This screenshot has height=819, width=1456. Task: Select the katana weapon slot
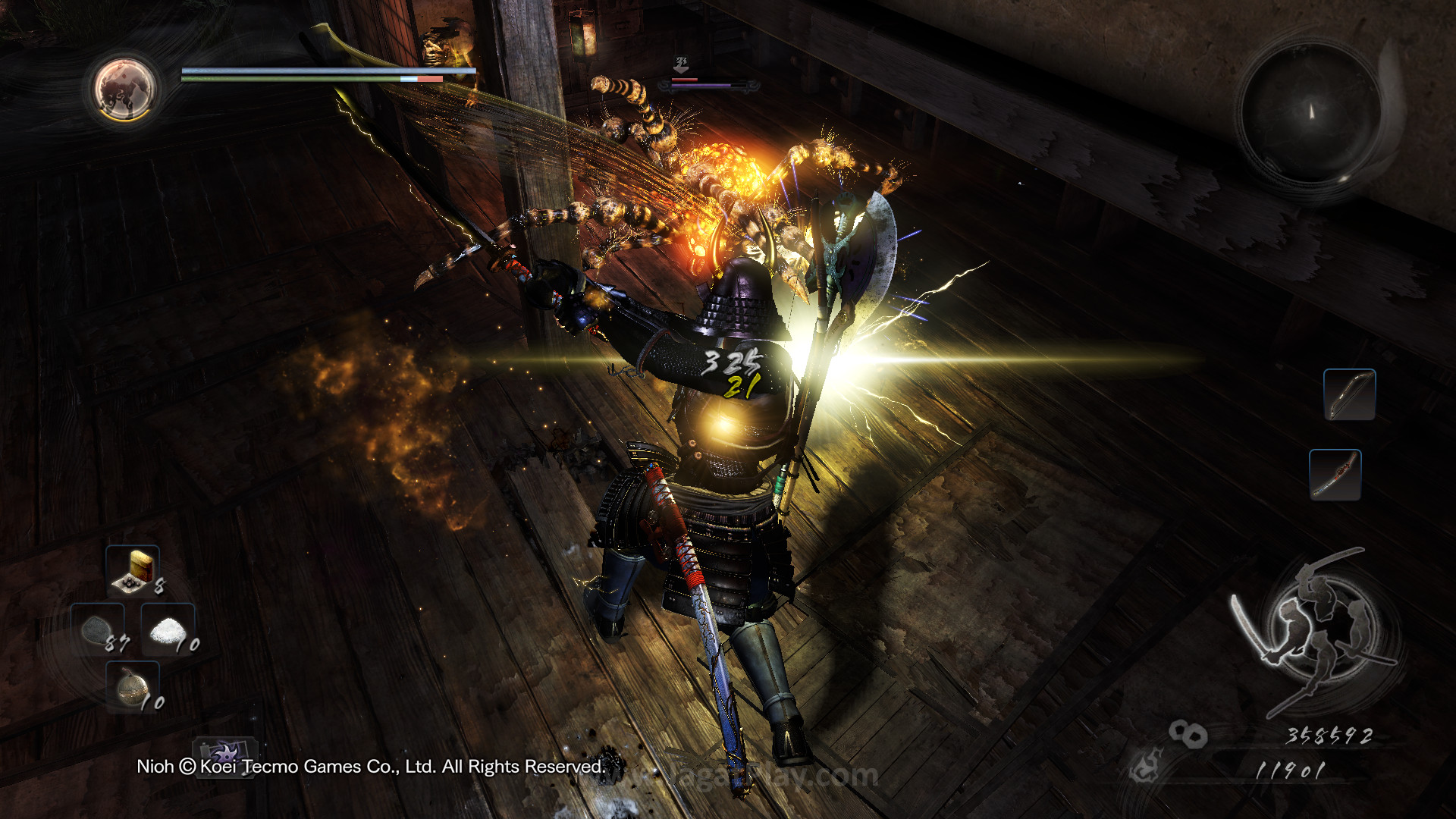pos(1335,475)
